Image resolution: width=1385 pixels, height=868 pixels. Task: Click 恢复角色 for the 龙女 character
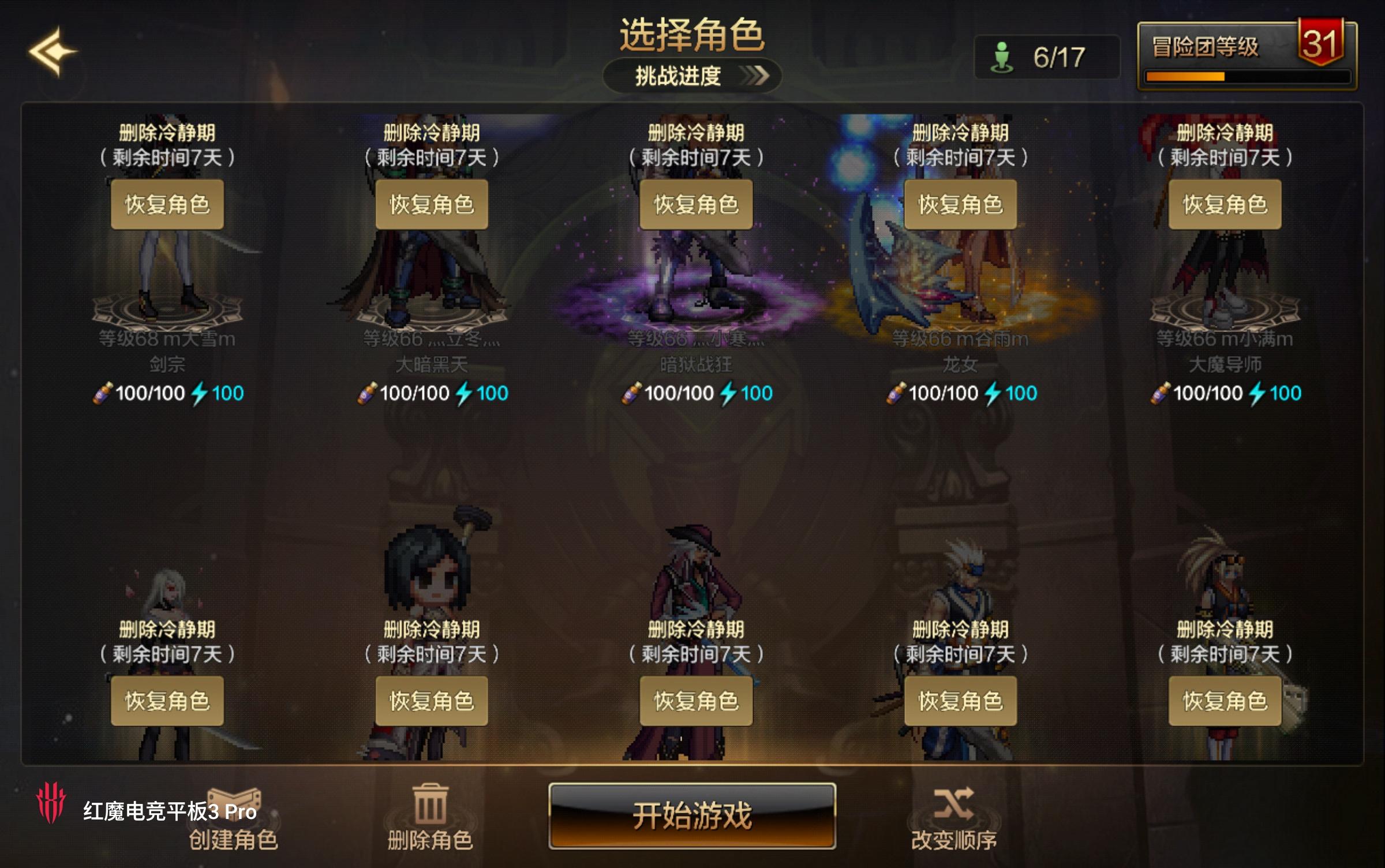click(960, 203)
